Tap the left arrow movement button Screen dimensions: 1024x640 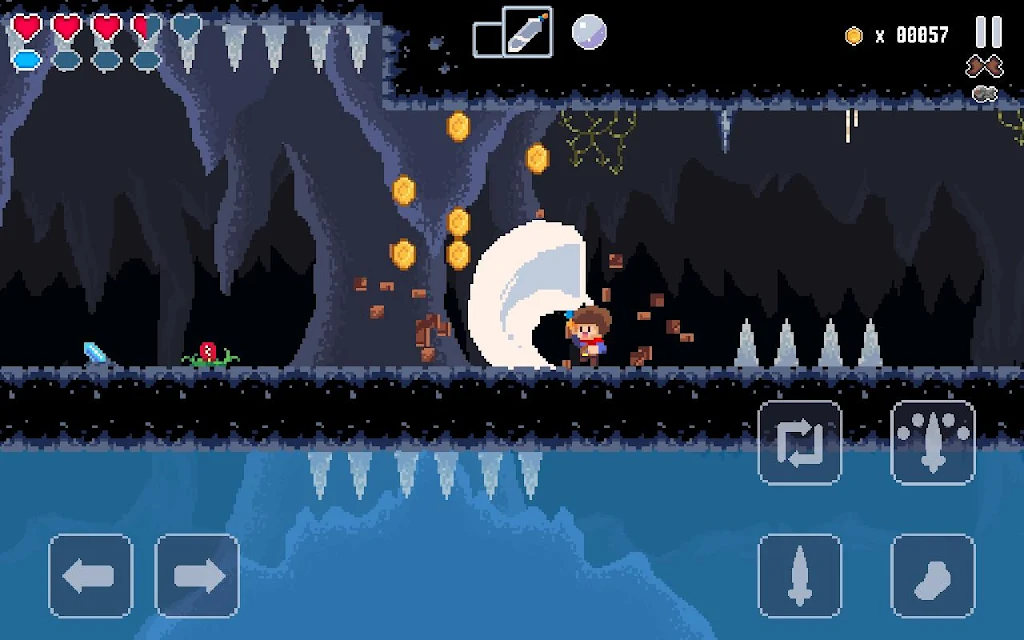click(x=91, y=575)
